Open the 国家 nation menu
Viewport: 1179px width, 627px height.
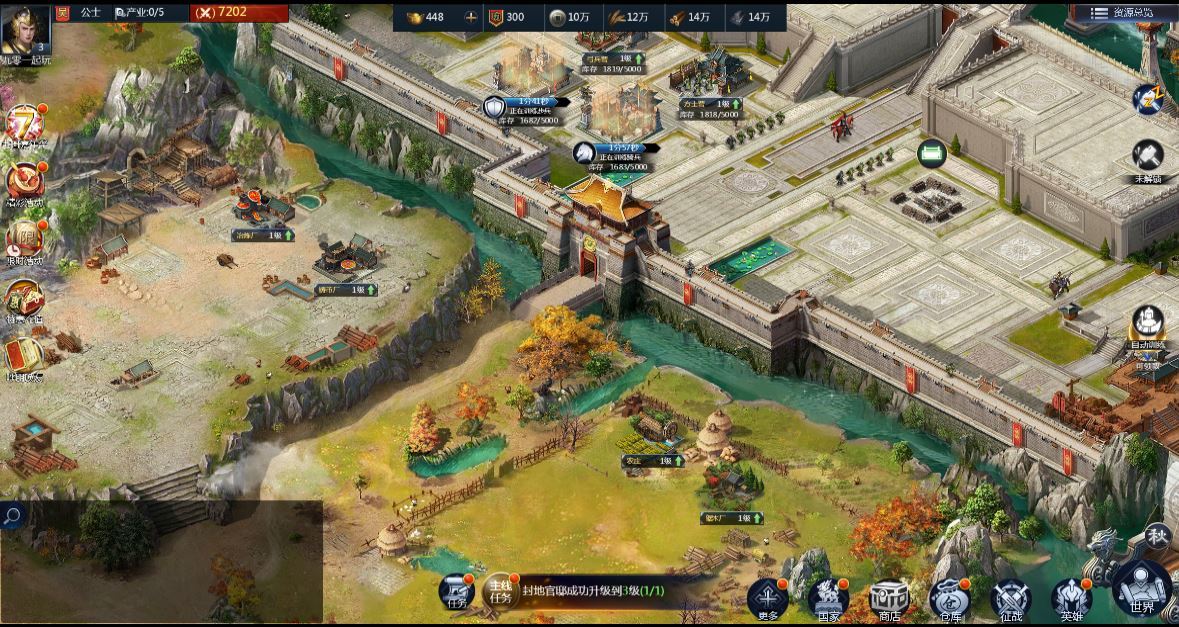tap(828, 598)
